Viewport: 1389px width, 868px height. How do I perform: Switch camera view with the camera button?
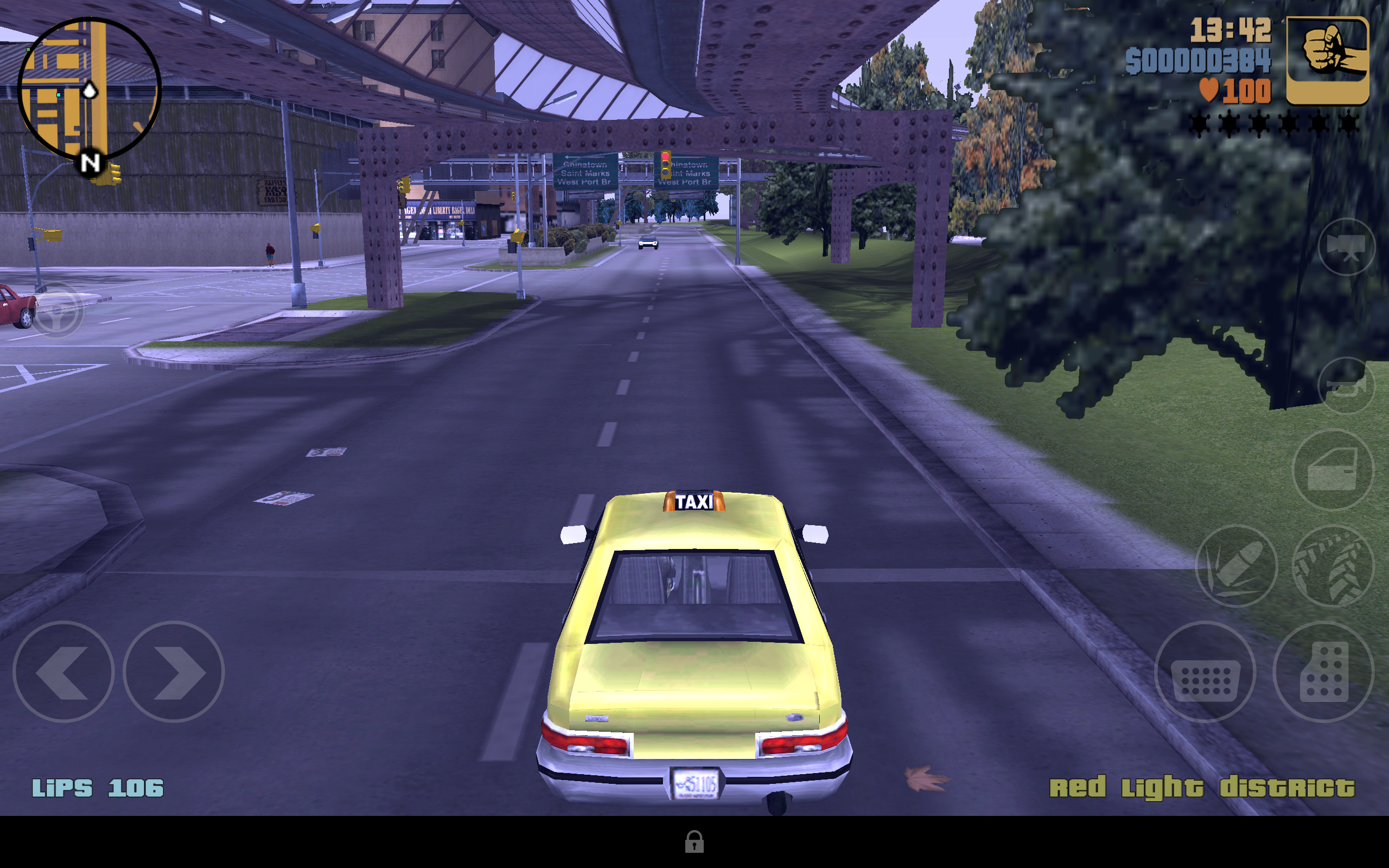pos(1346,247)
